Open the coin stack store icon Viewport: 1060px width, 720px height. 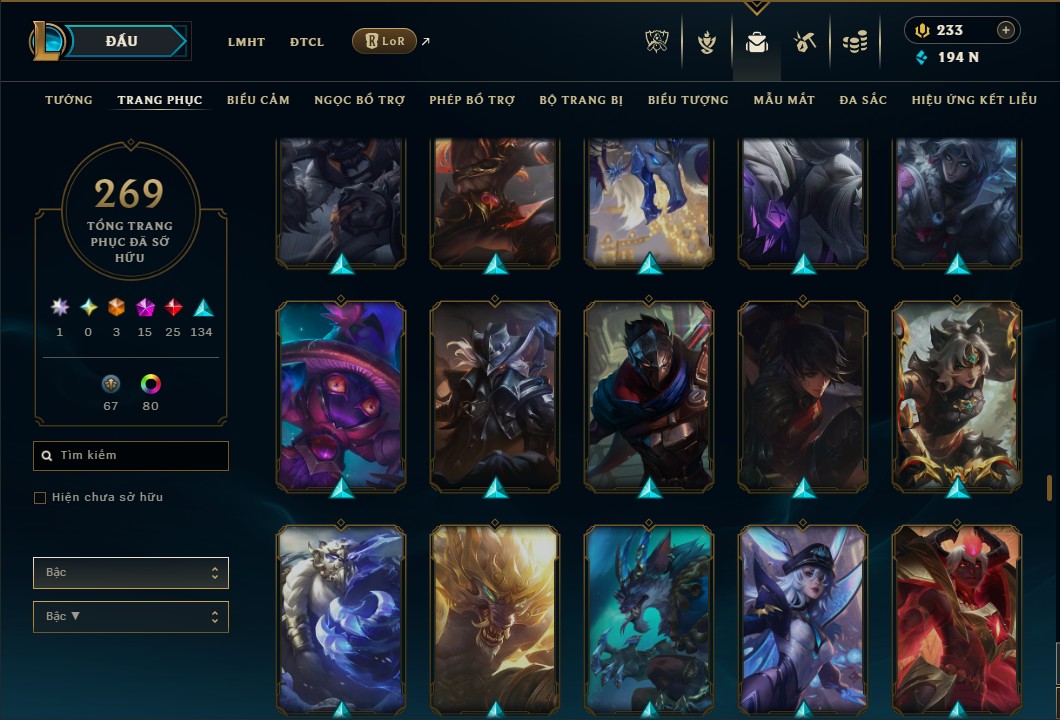[x=854, y=42]
